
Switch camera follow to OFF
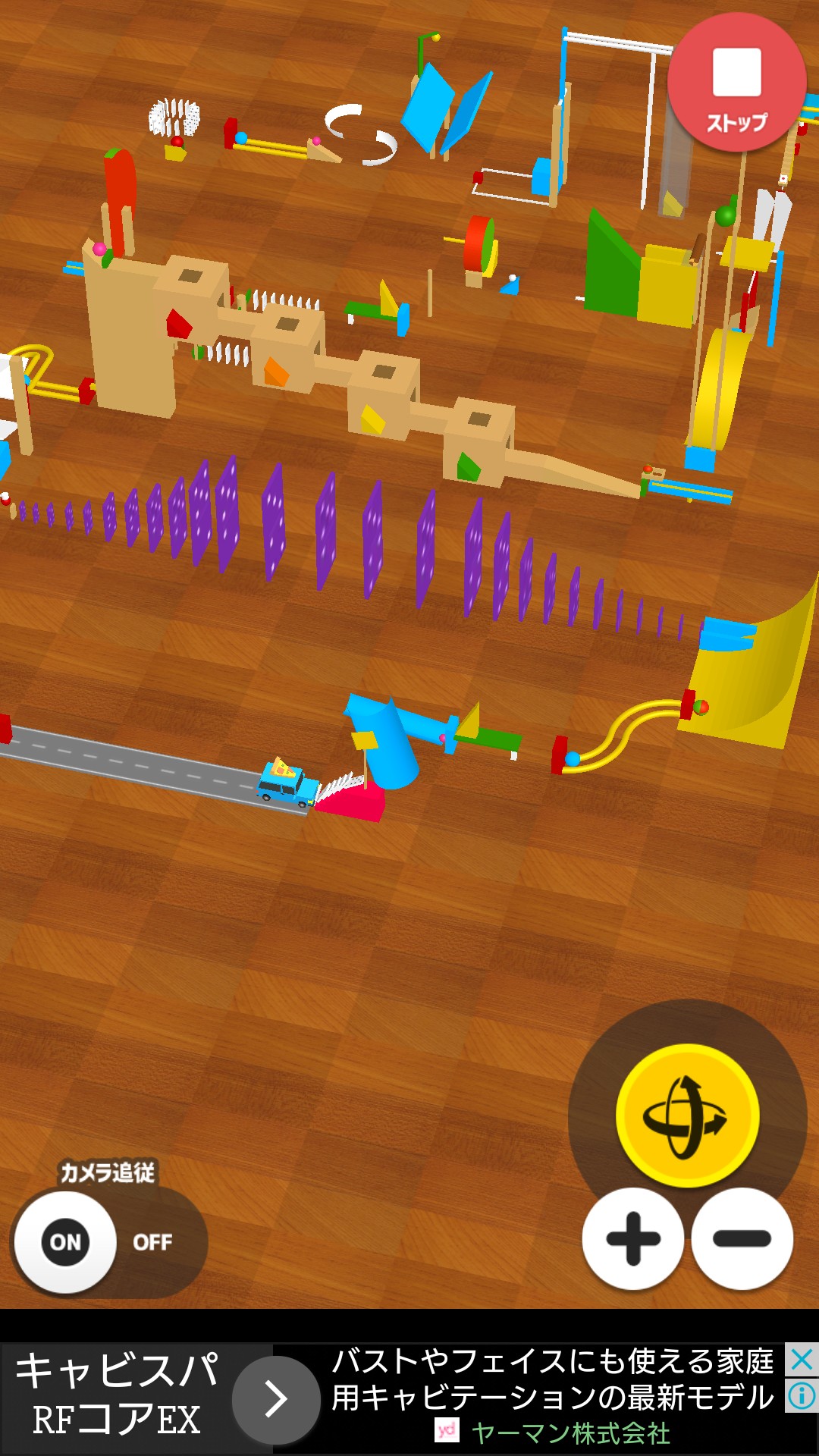click(x=152, y=1242)
